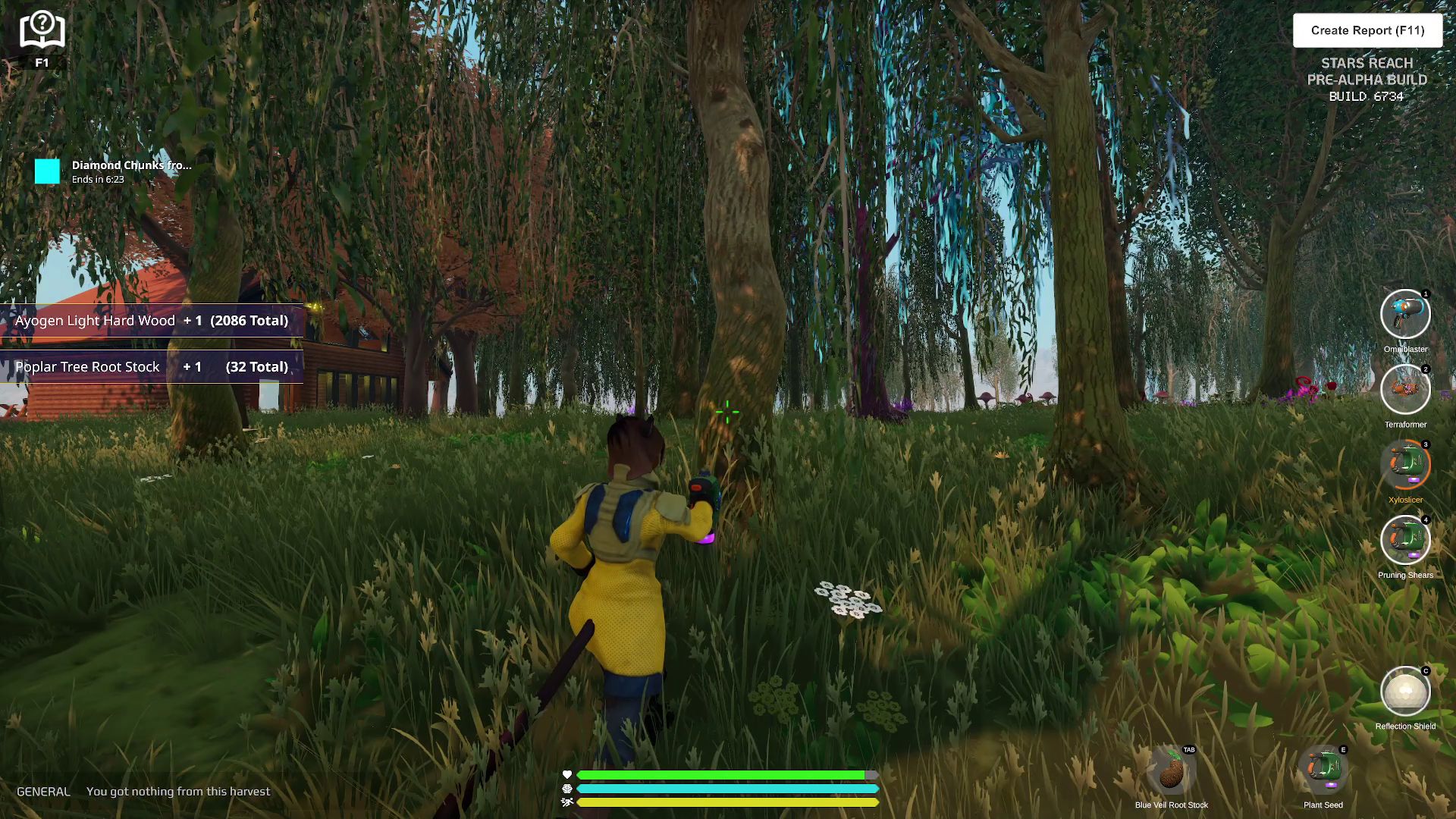Screen dimensions: 1456x819
Task: Open the General chat channel
Action: pos(43,792)
